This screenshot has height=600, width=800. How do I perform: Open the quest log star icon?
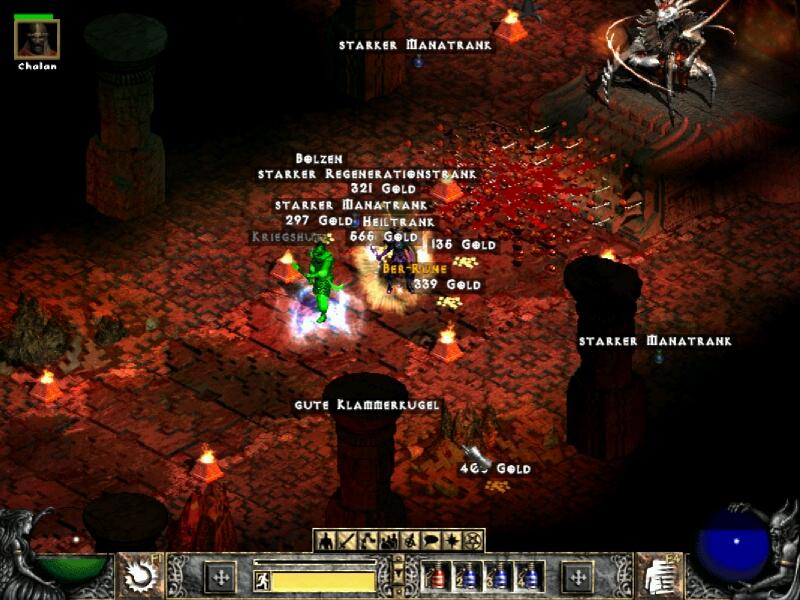453,541
